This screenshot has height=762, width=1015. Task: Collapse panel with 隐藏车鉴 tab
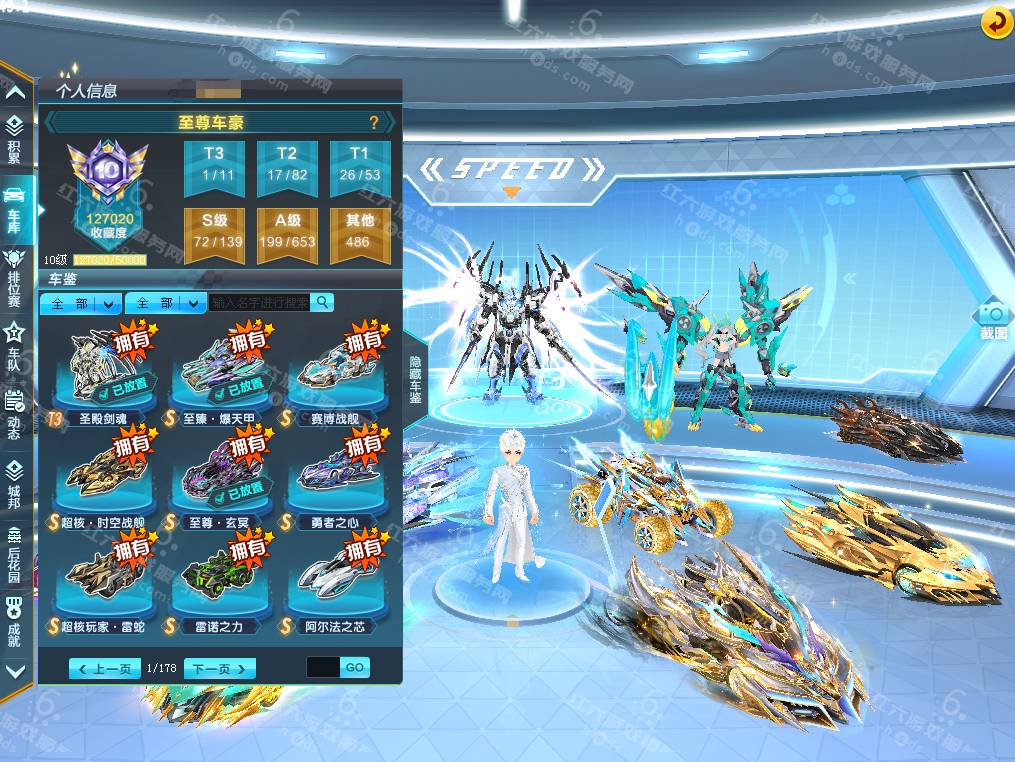(414, 380)
